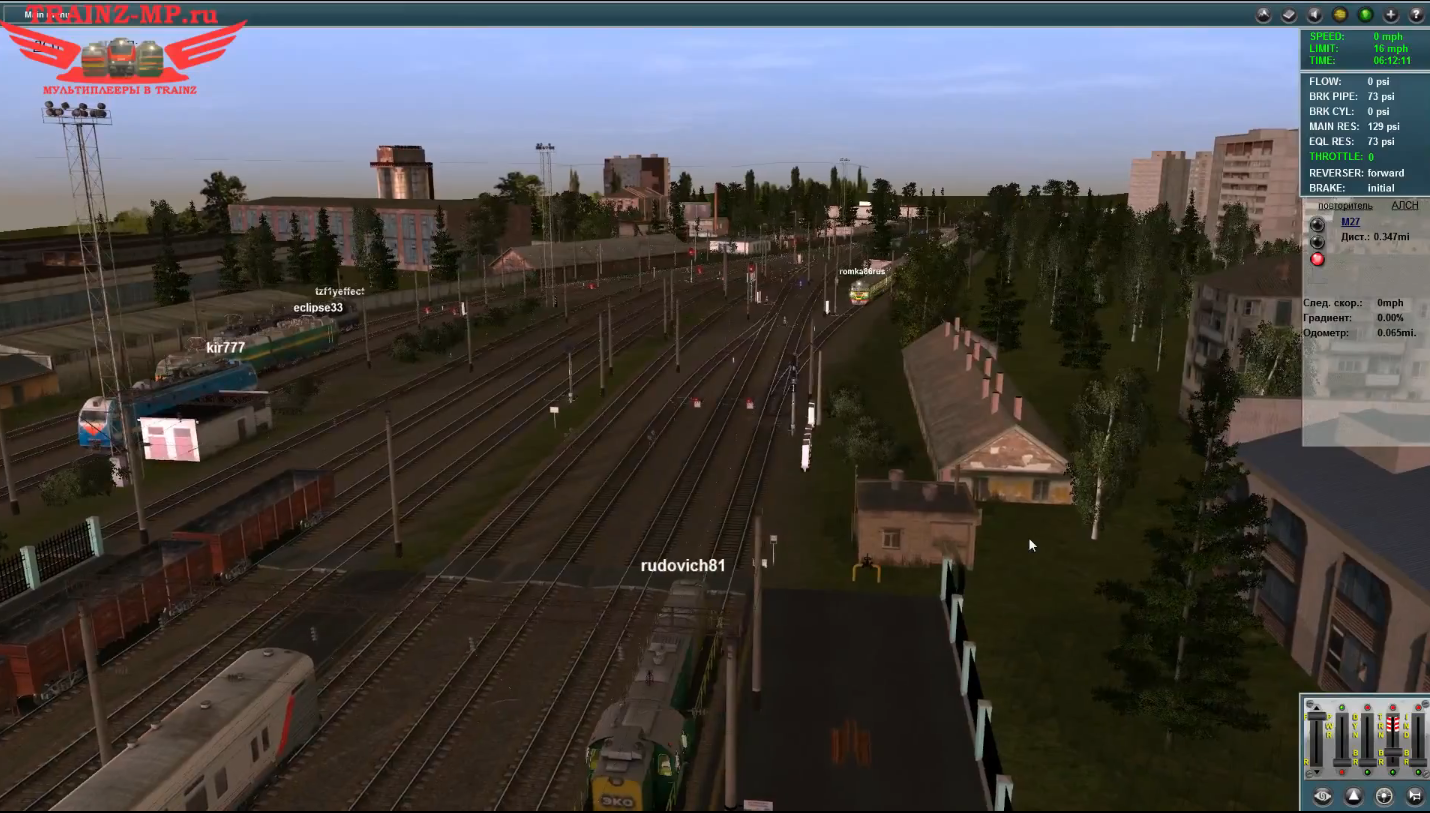
Task: Click the mountain icon in the top bar
Action: click(1264, 15)
